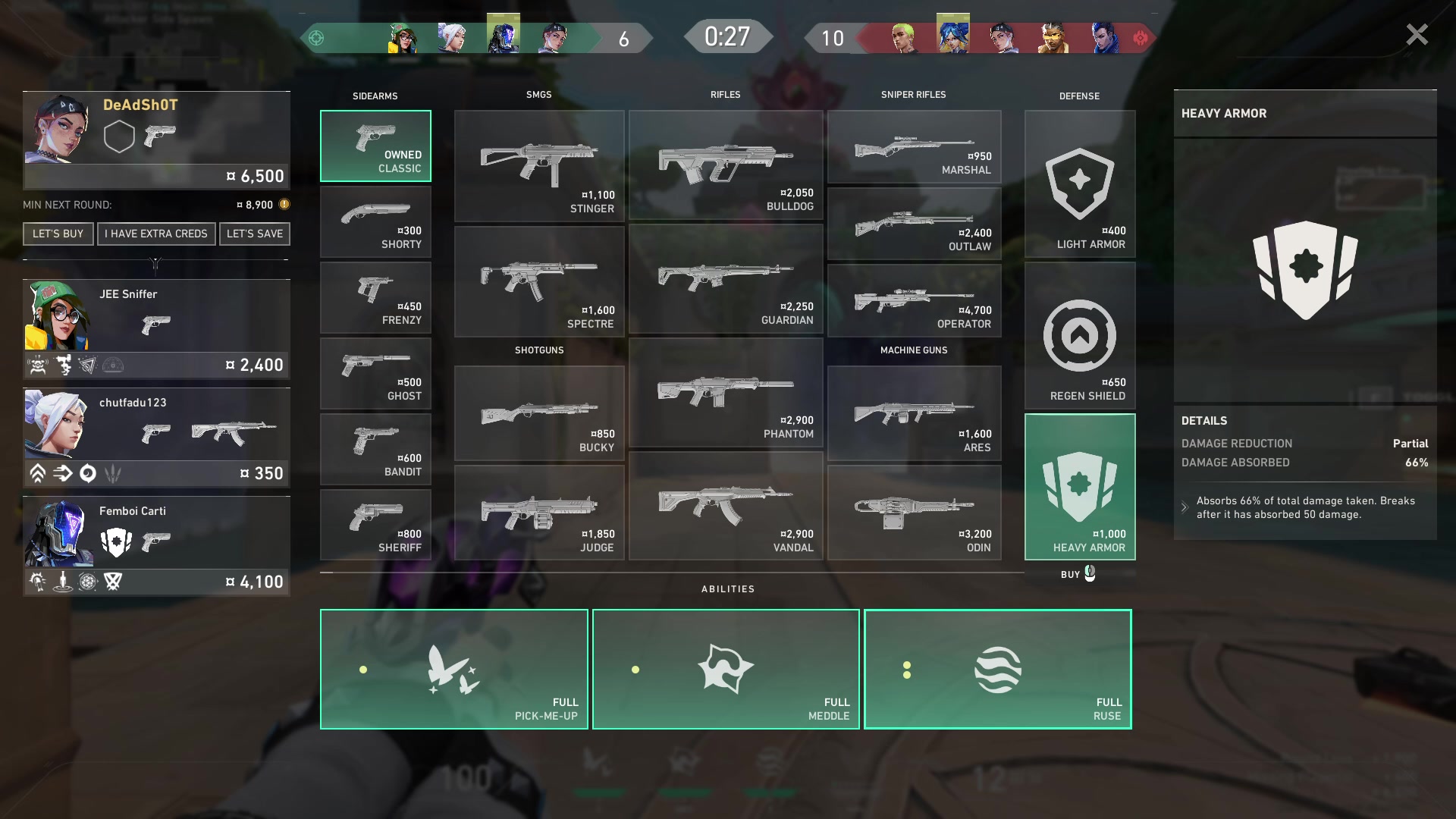
Task: Buy the Operator sniper rifle
Action: pos(914,300)
